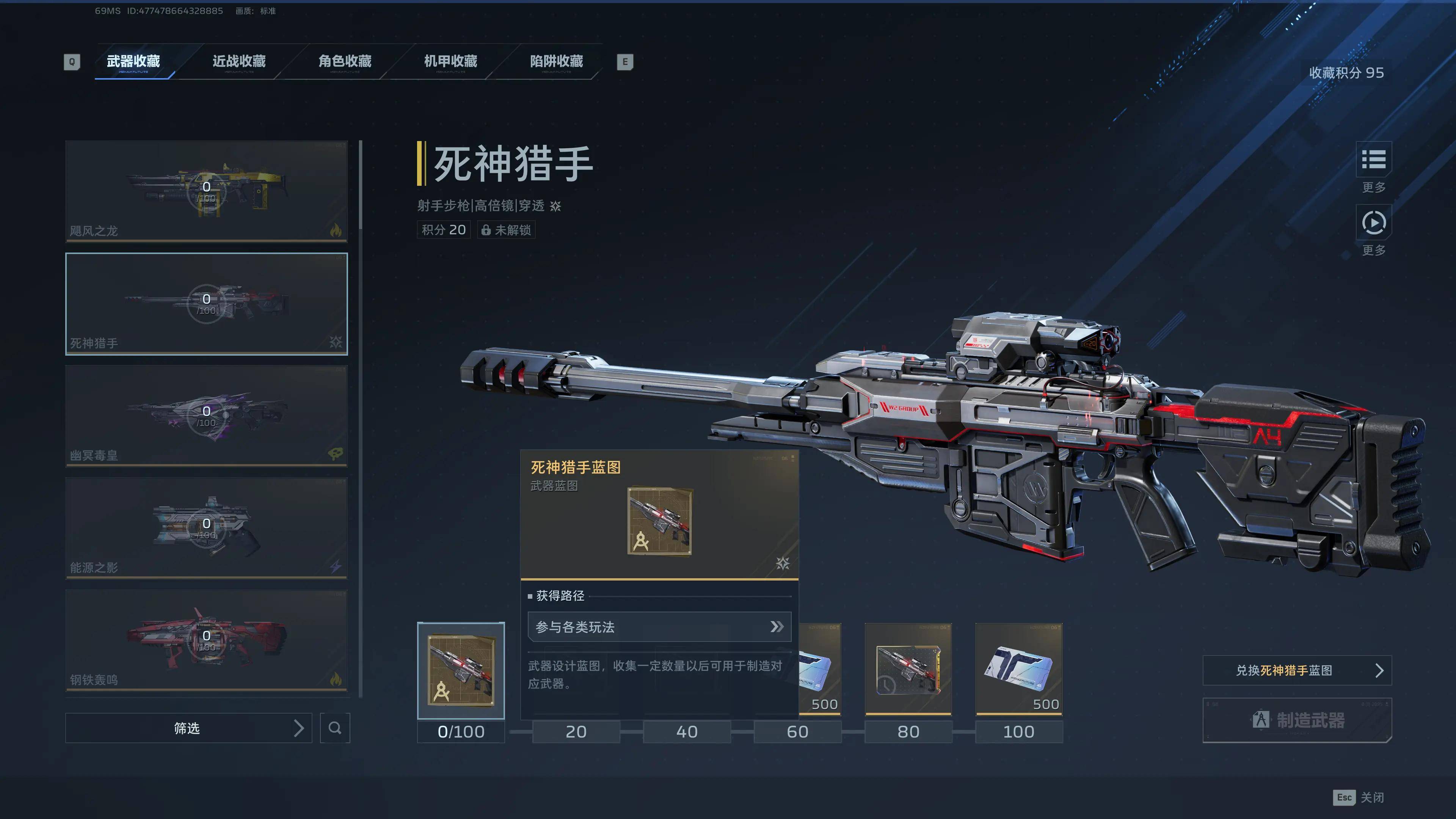
Task: Open the list icon 更多 menu
Action: [x=1373, y=160]
